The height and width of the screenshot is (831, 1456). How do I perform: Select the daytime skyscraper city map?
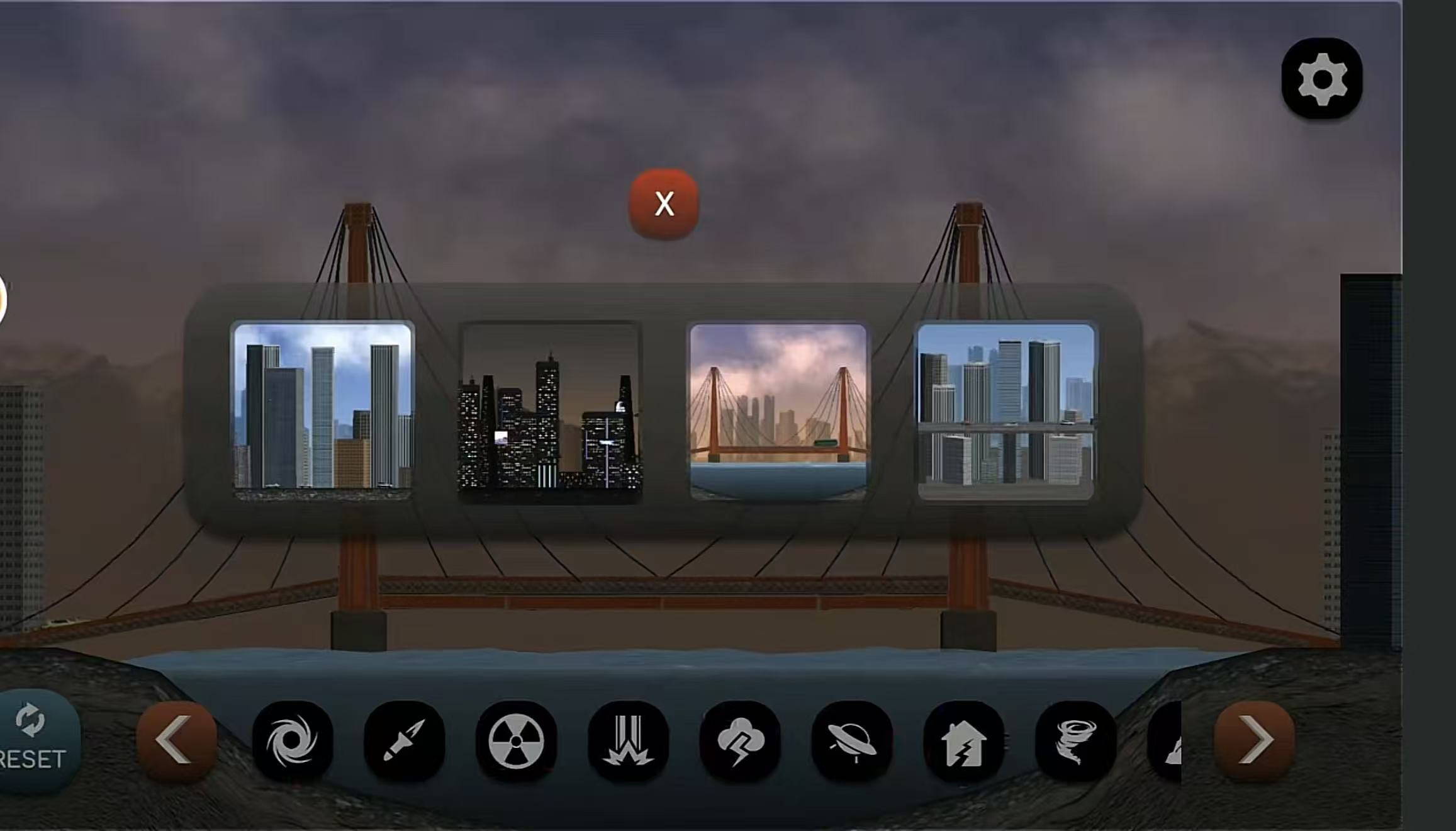pyautogui.click(x=323, y=410)
